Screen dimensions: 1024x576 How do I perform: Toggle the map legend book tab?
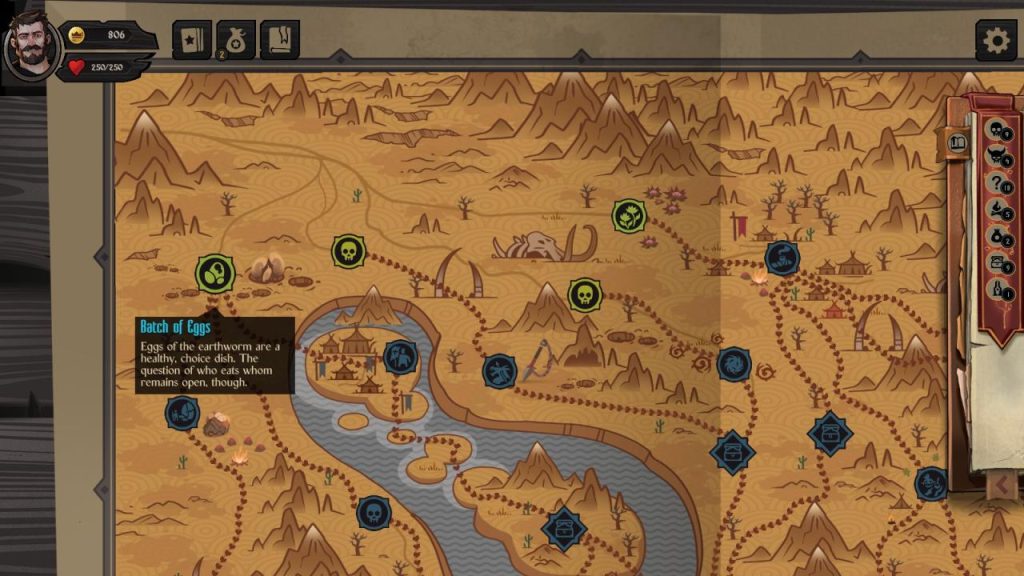tap(957, 142)
